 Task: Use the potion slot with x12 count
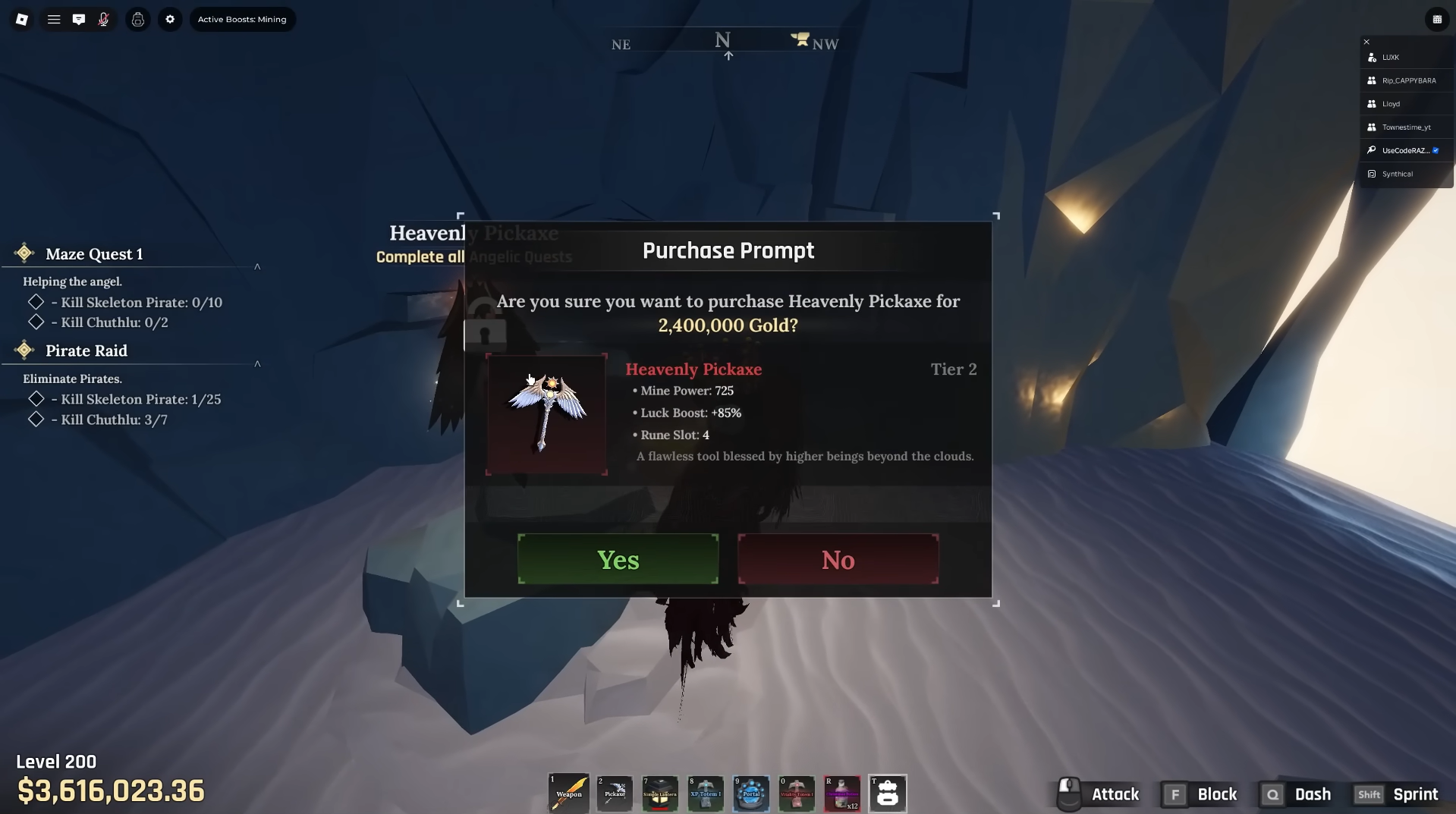[841, 793]
